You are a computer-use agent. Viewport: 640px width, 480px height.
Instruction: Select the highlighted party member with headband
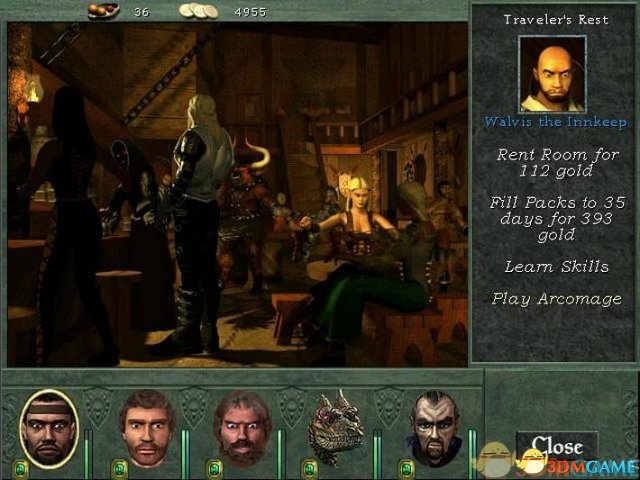pyautogui.click(x=47, y=428)
